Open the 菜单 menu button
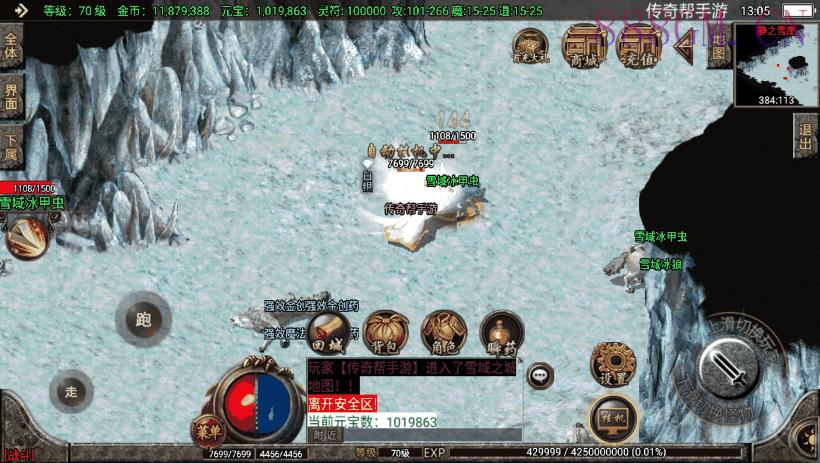Viewport: 820px width, 463px height. pos(210,431)
